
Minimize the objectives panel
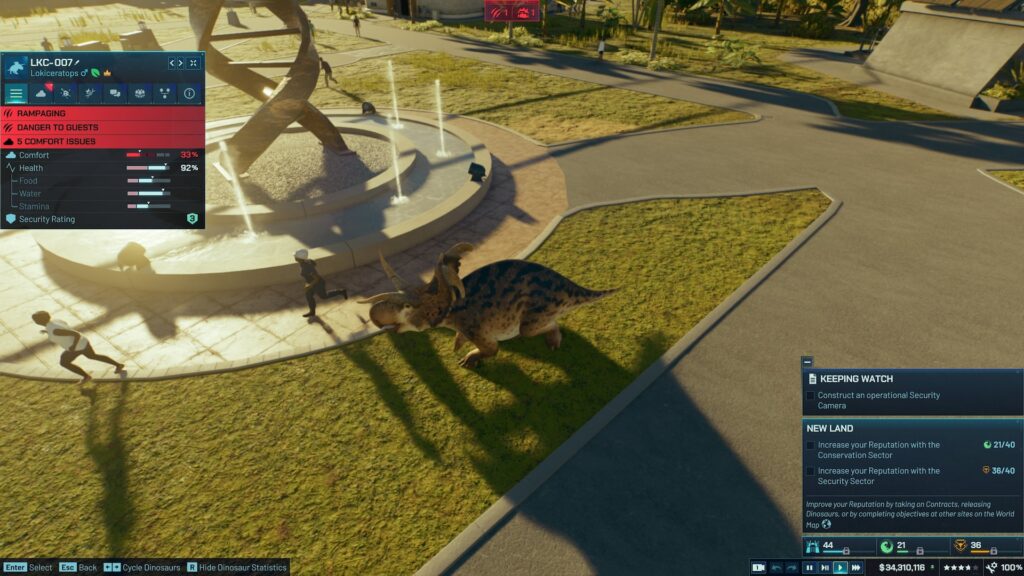pos(807,361)
